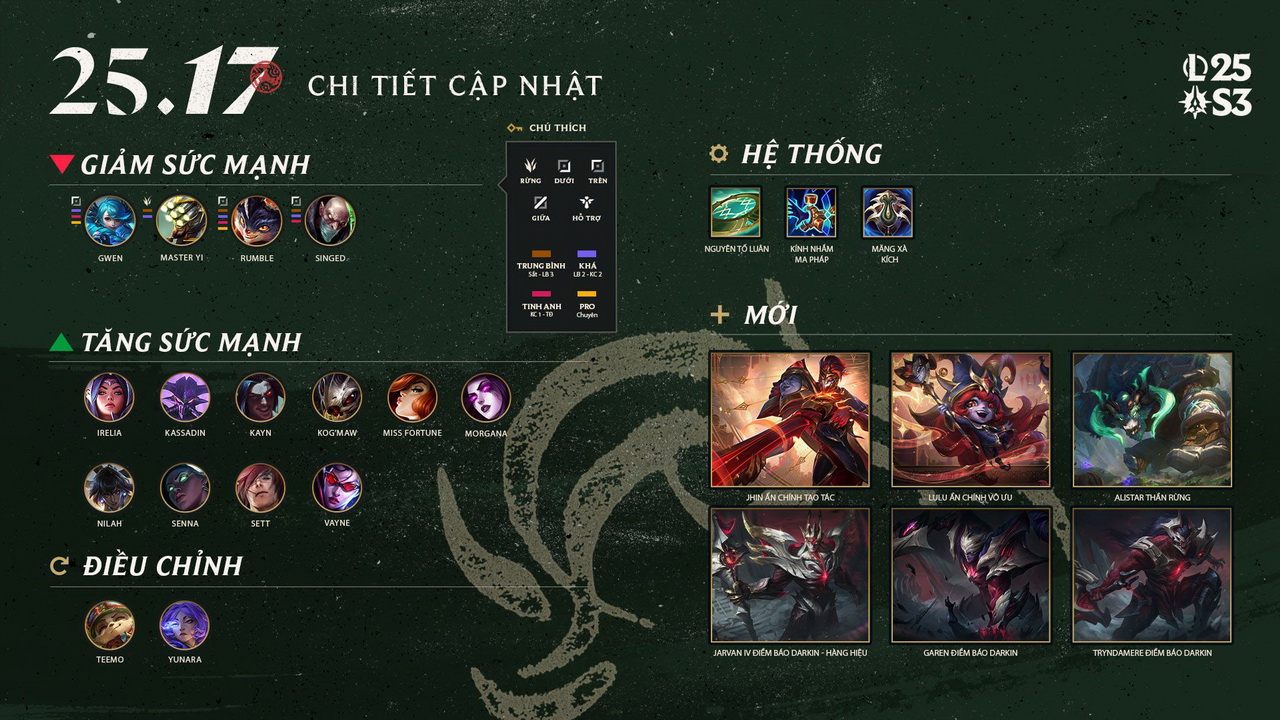Click Kassadin's portrait
This screenshot has width=1280, height=720.
point(185,398)
